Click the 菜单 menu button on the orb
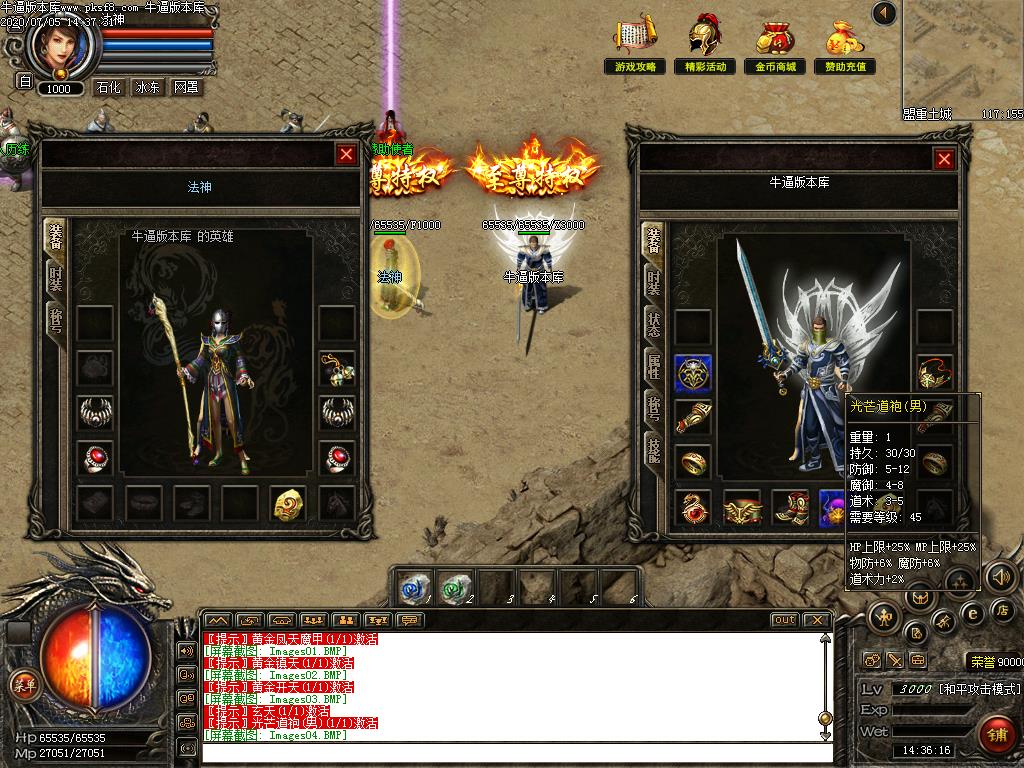The height and width of the screenshot is (768, 1024). [x=24, y=684]
